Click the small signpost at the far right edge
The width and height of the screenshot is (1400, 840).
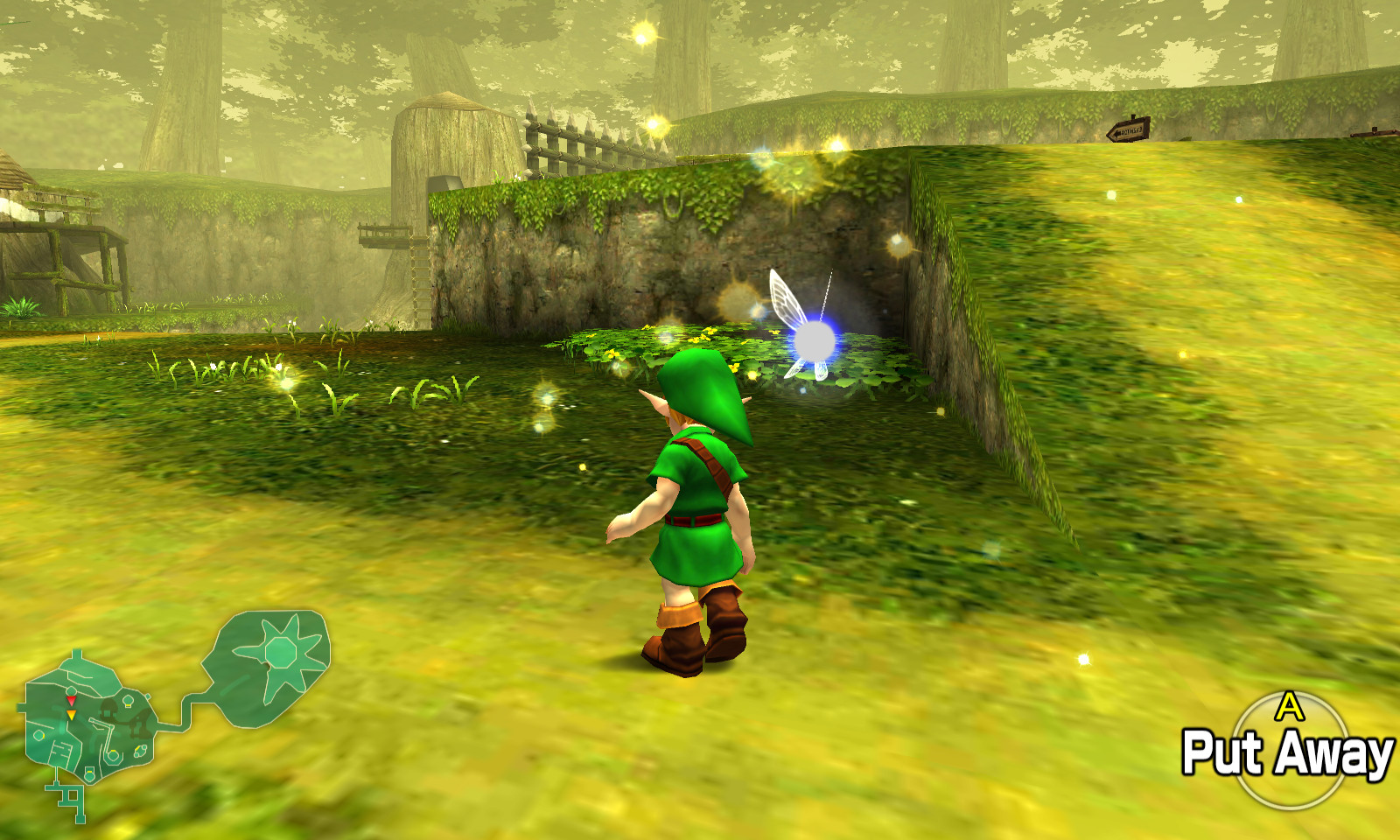1374,133
